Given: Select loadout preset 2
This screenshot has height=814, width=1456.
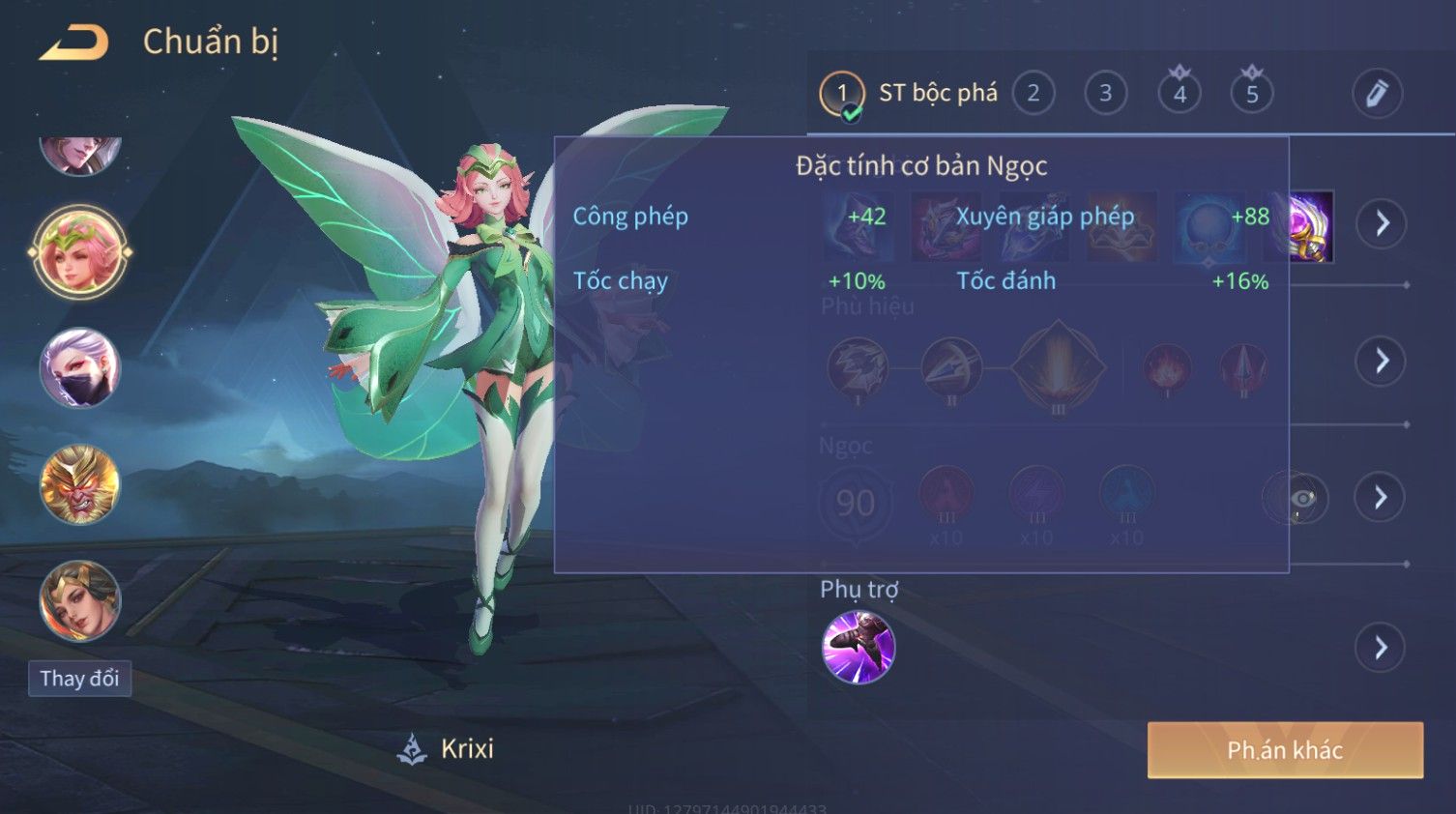Looking at the screenshot, I should coord(1033,94).
